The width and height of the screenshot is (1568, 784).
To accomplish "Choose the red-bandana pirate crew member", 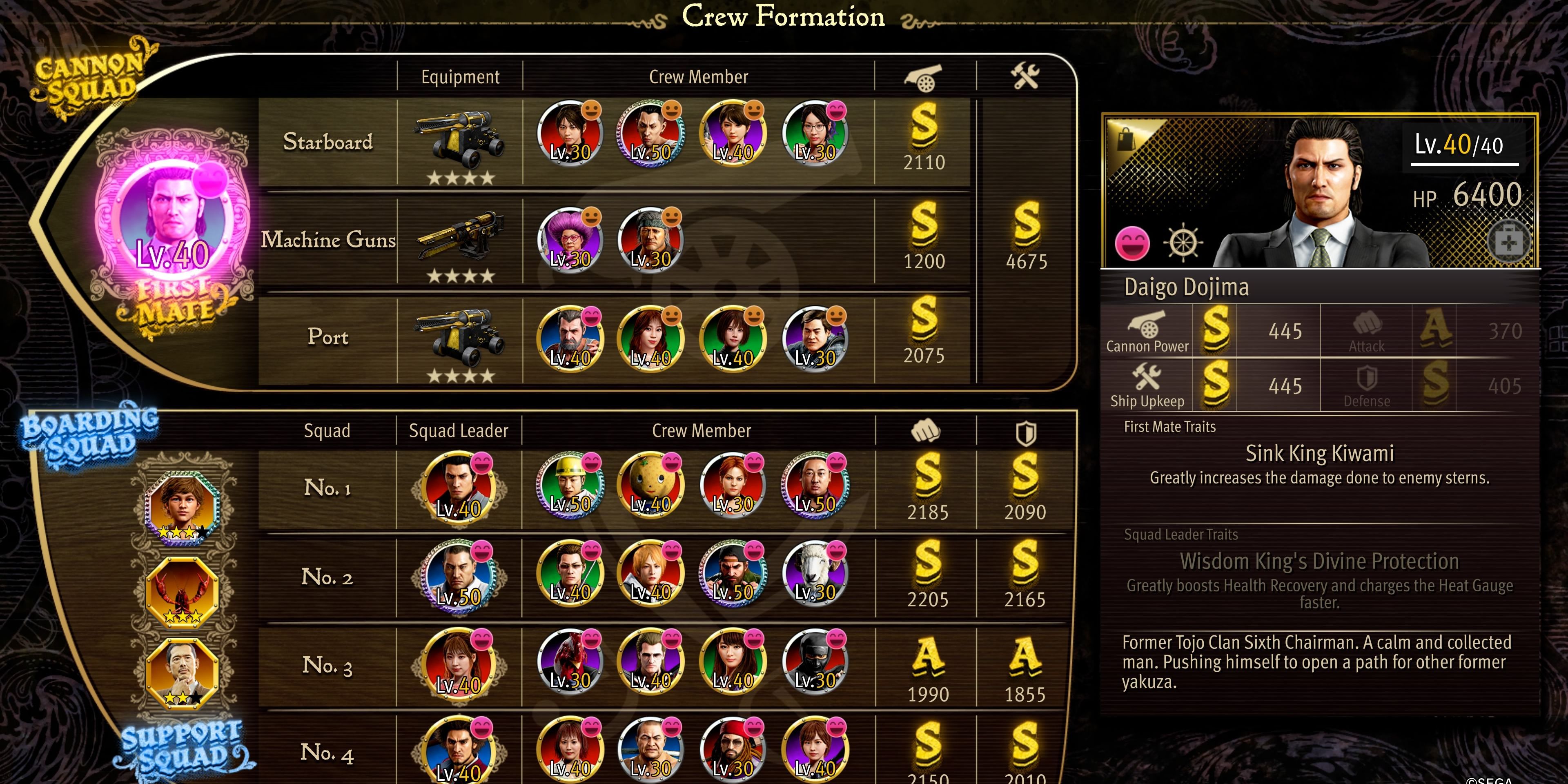I will (732, 749).
